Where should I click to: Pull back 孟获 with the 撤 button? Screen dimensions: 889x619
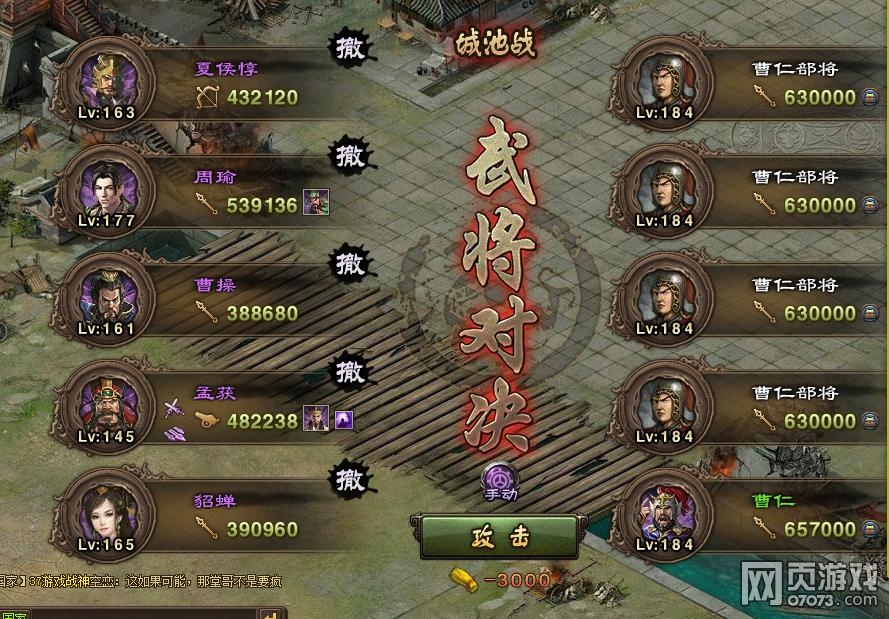(x=350, y=371)
